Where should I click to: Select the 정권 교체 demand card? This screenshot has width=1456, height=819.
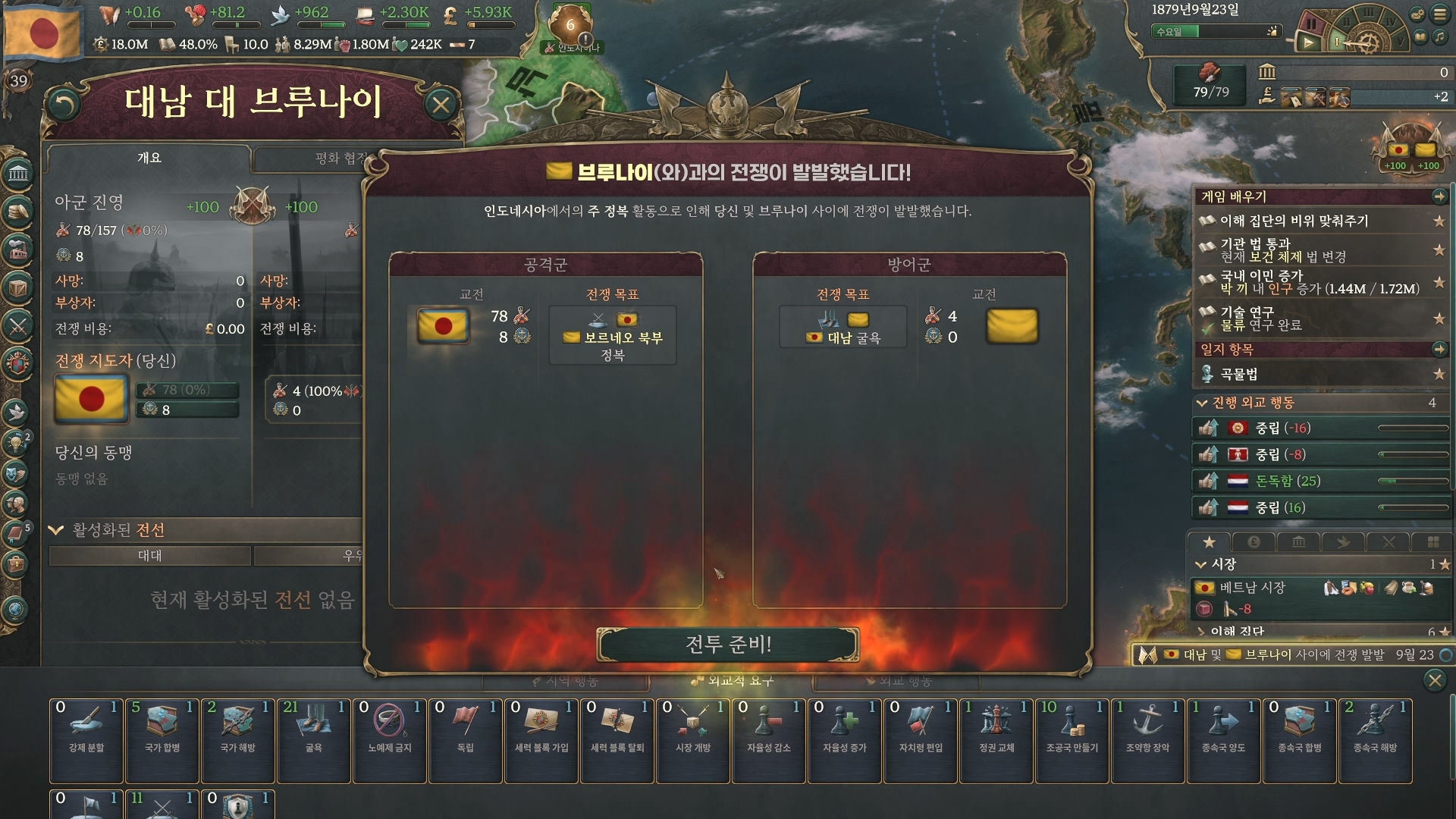[x=996, y=739]
